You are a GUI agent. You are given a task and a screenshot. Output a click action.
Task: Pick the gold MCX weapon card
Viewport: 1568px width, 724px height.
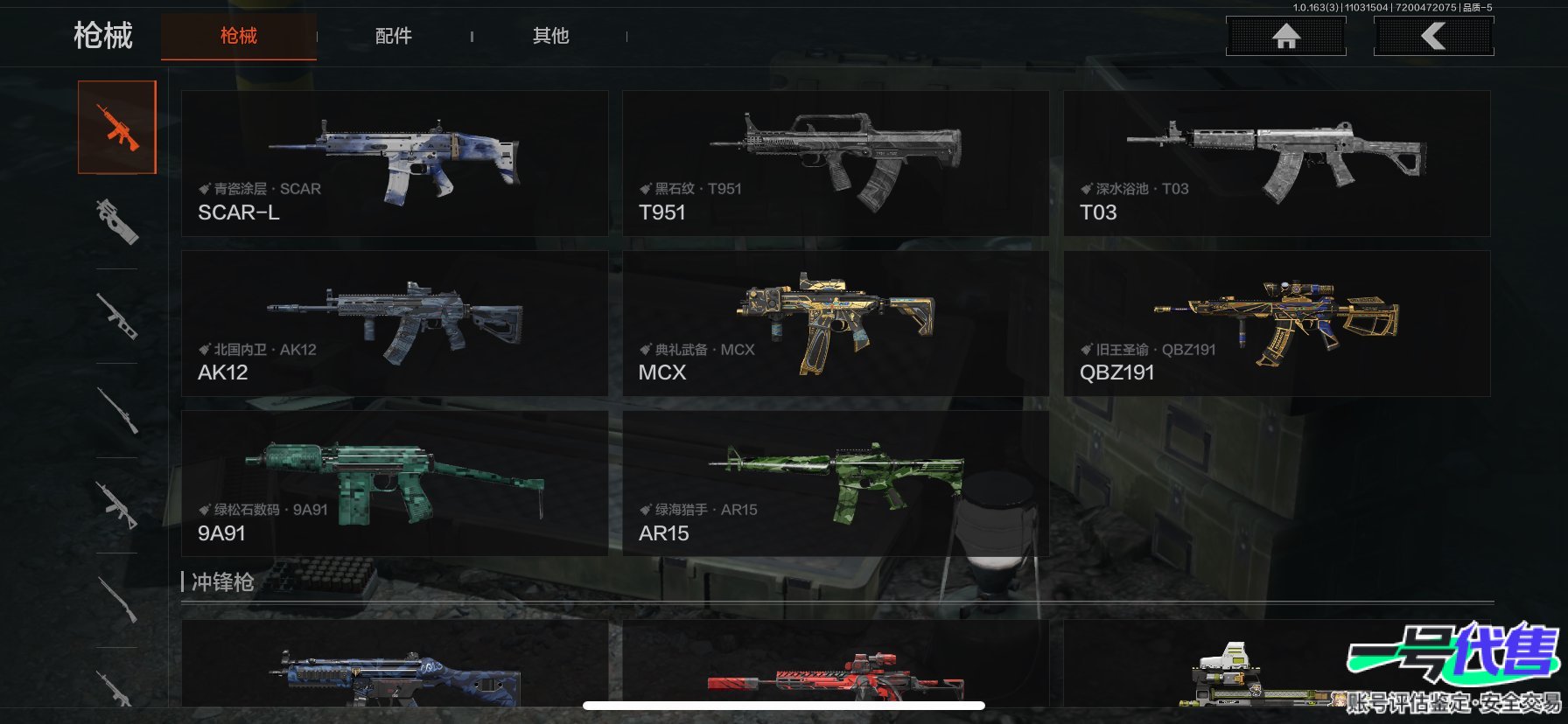click(836, 324)
